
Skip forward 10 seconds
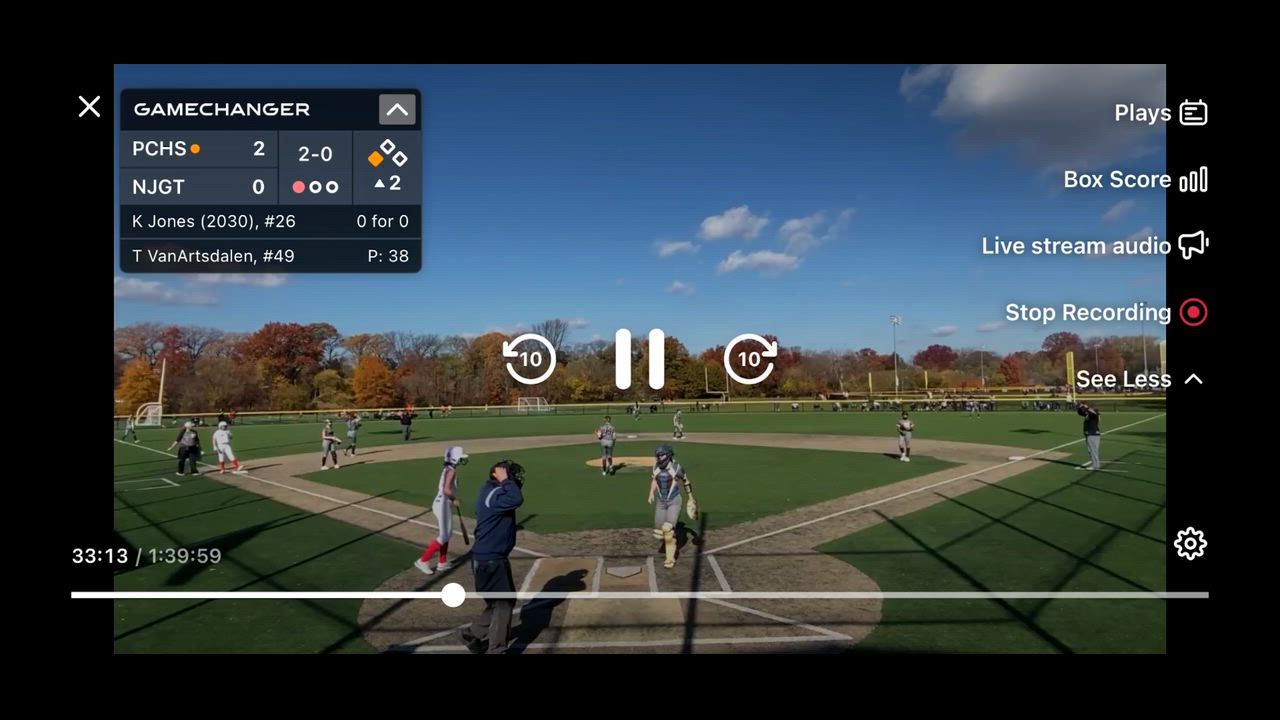click(750, 358)
